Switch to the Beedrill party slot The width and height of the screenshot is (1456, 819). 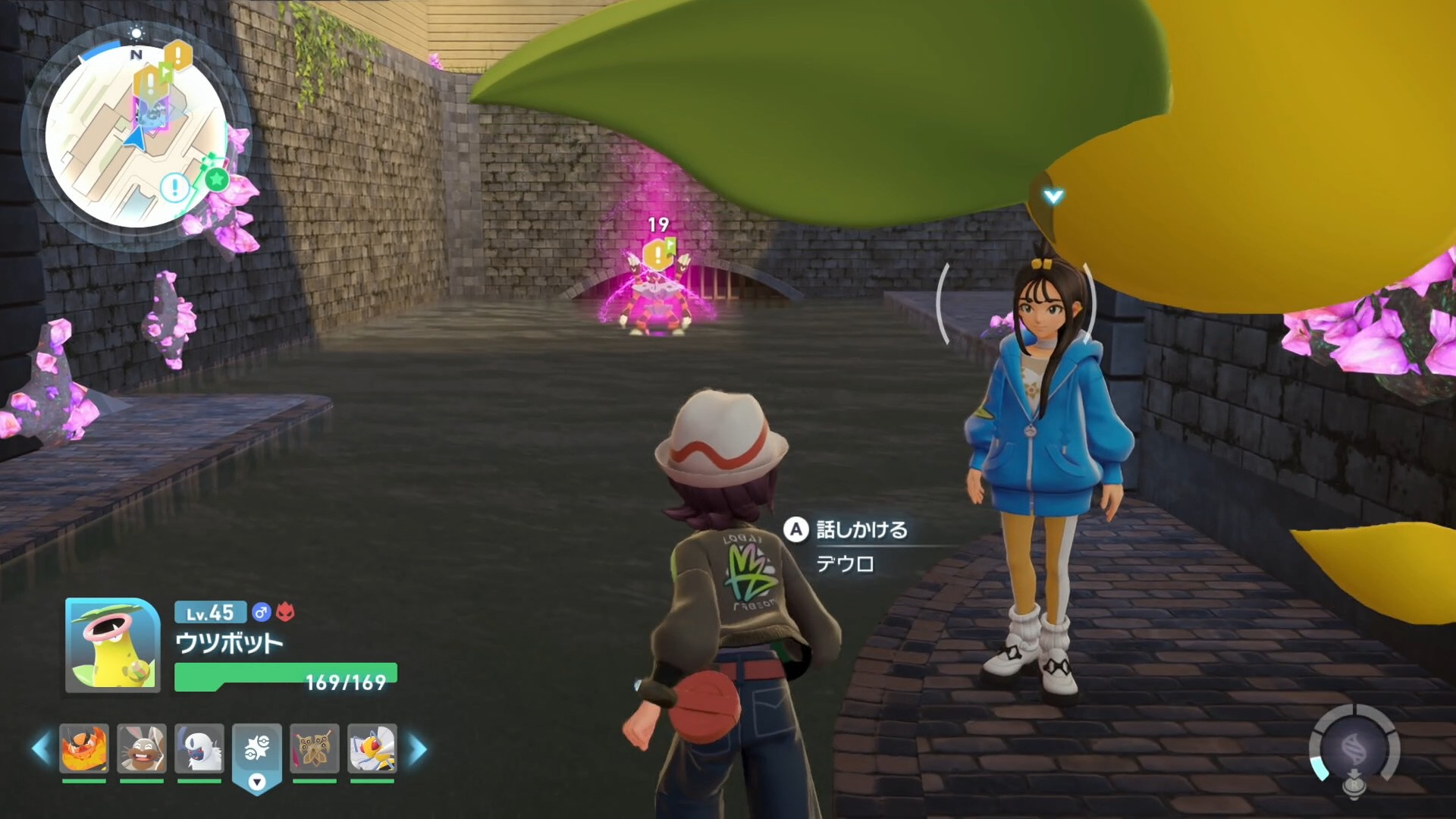tap(372, 748)
